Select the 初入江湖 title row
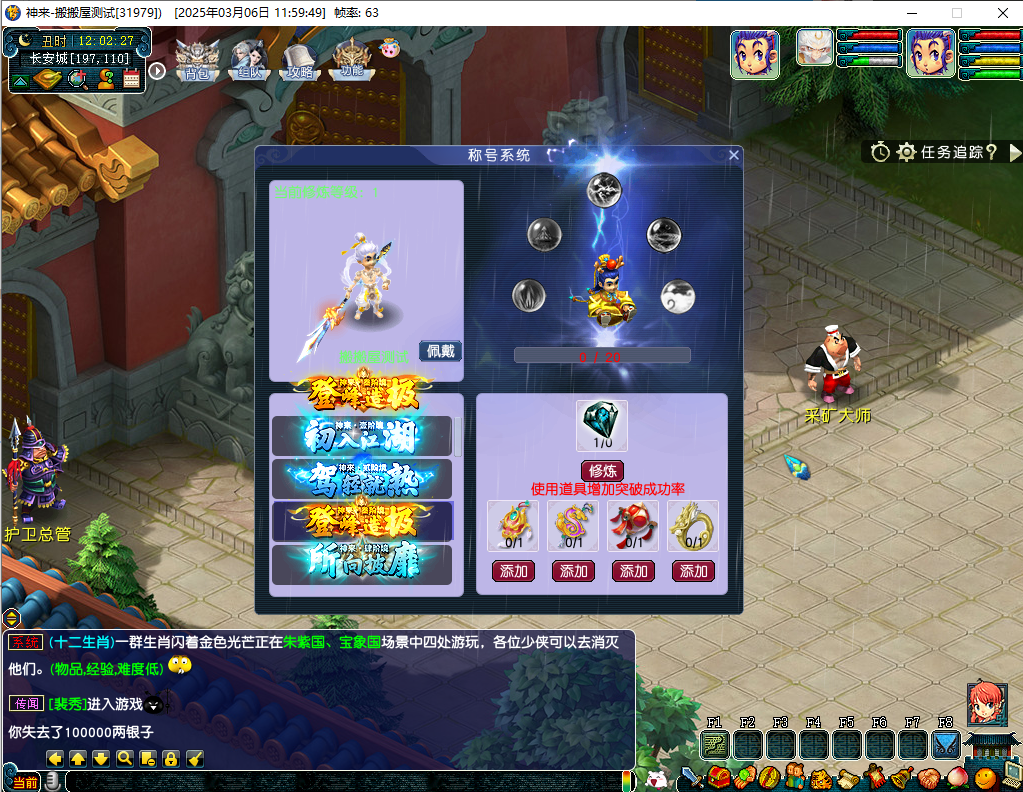The width and height of the screenshot is (1023, 792). (x=362, y=436)
